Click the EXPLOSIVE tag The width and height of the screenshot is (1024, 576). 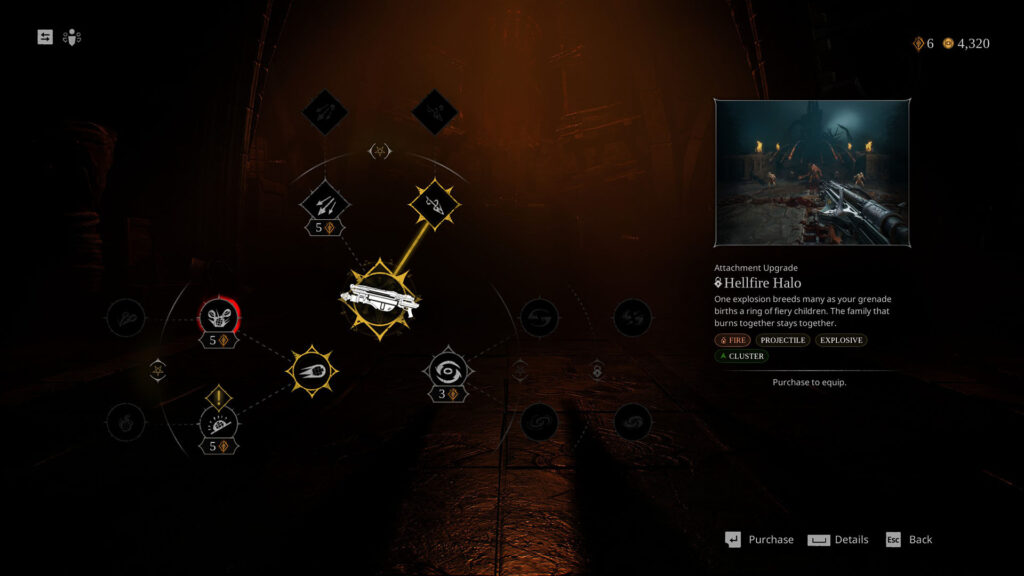[x=840, y=340]
